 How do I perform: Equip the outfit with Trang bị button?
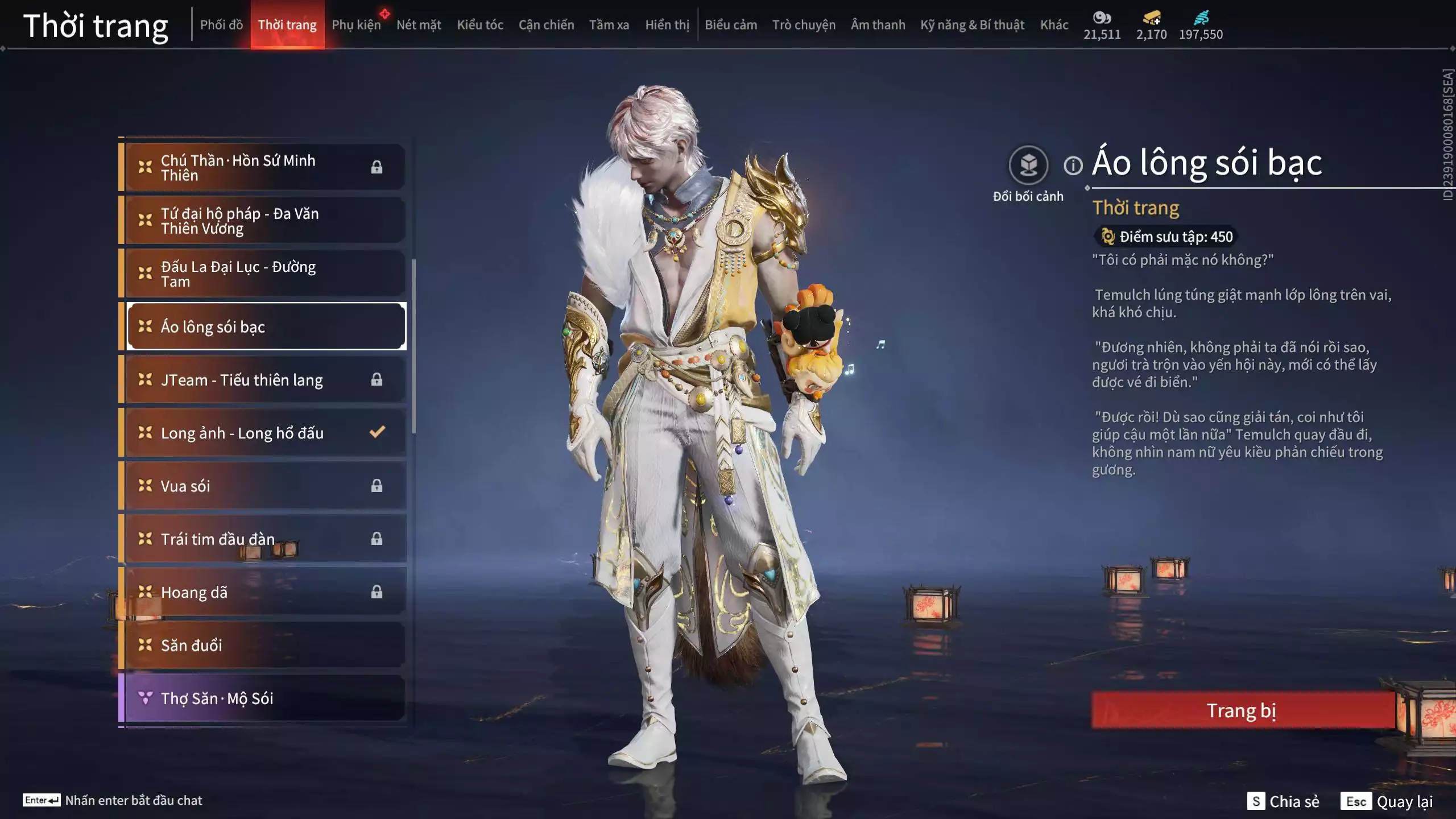point(1242,710)
